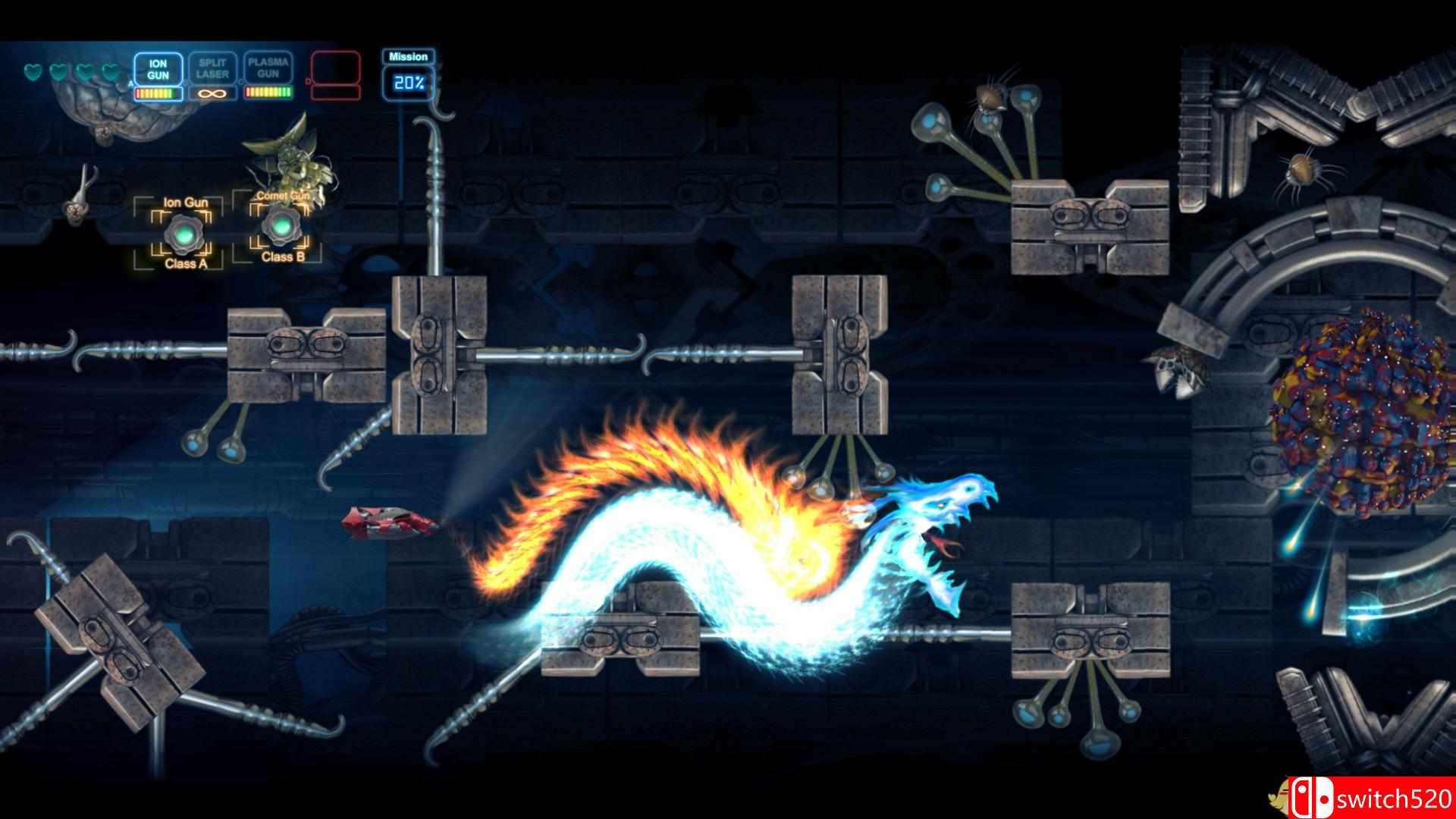Click the last green heart in the health bar
Image resolution: width=1456 pixels, height=819 pixels.
click(111, 72)
